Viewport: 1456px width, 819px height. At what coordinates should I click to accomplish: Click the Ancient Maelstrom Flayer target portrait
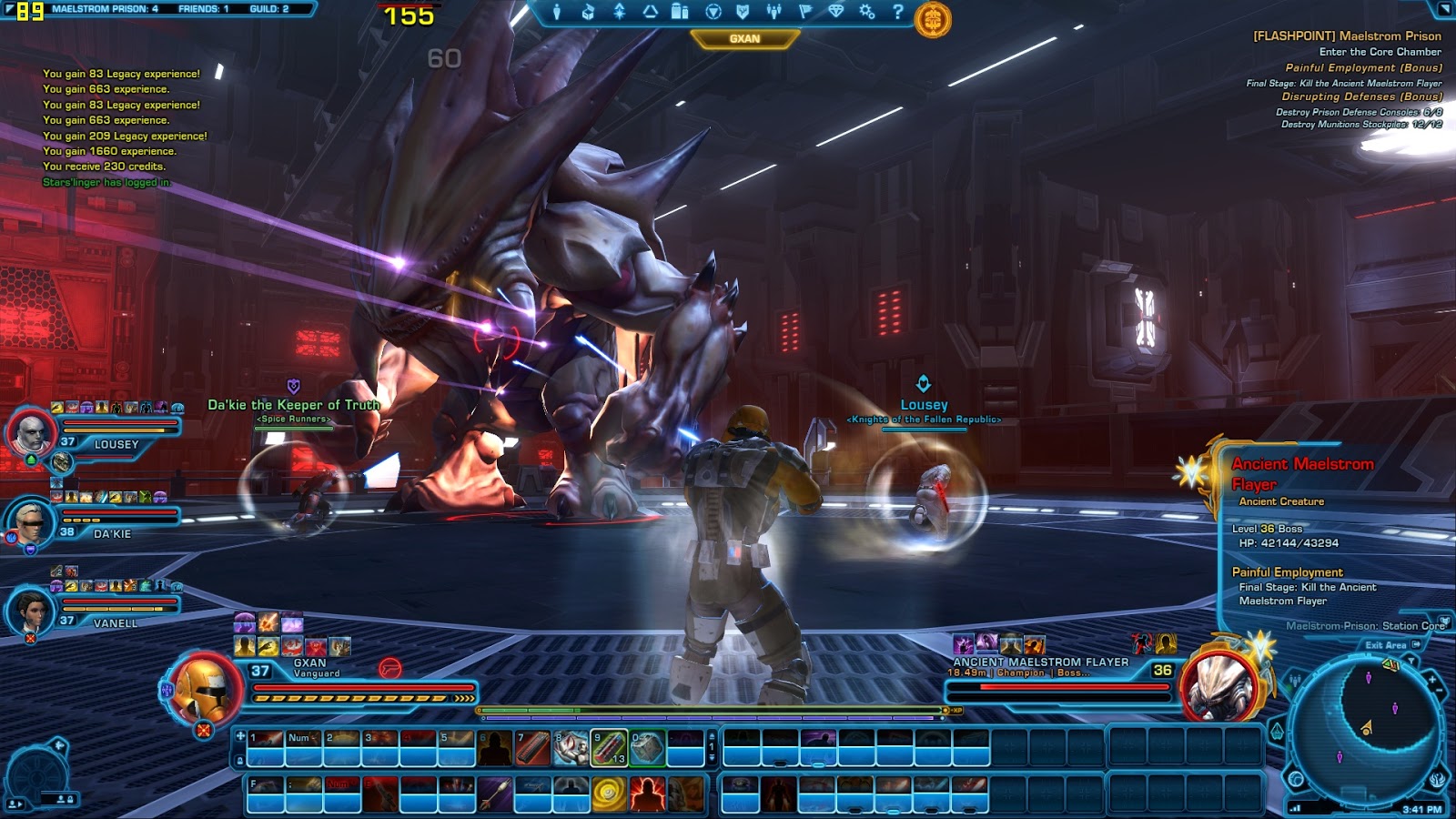(x=1220, y=687)
